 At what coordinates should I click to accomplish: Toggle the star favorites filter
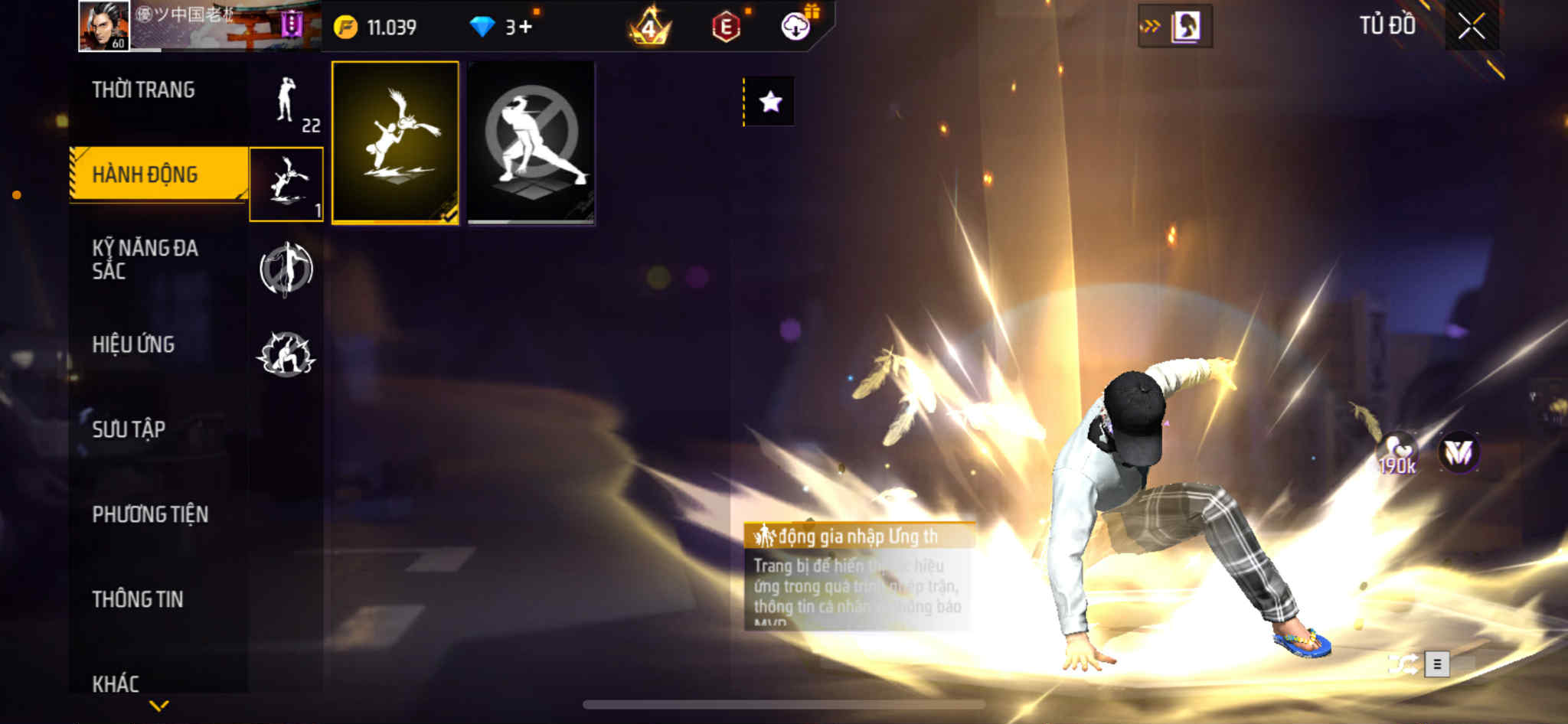(x=770, y=102)
